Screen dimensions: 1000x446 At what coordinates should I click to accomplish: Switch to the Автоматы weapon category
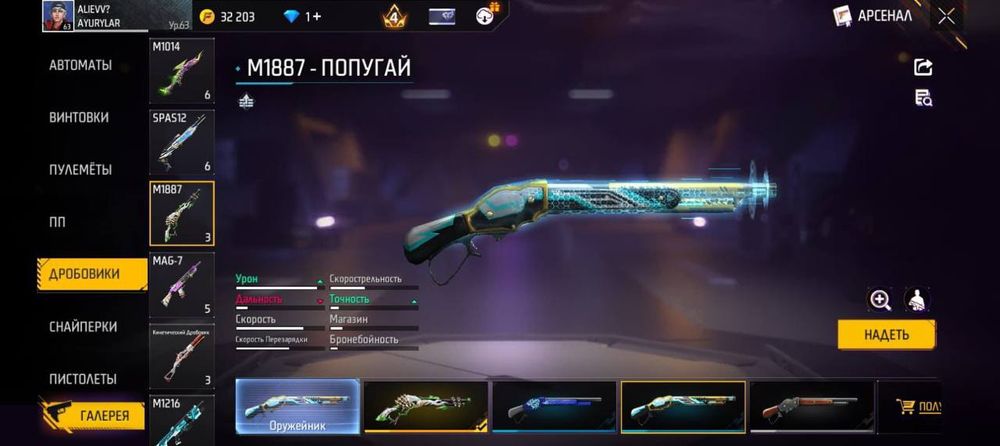80,66
